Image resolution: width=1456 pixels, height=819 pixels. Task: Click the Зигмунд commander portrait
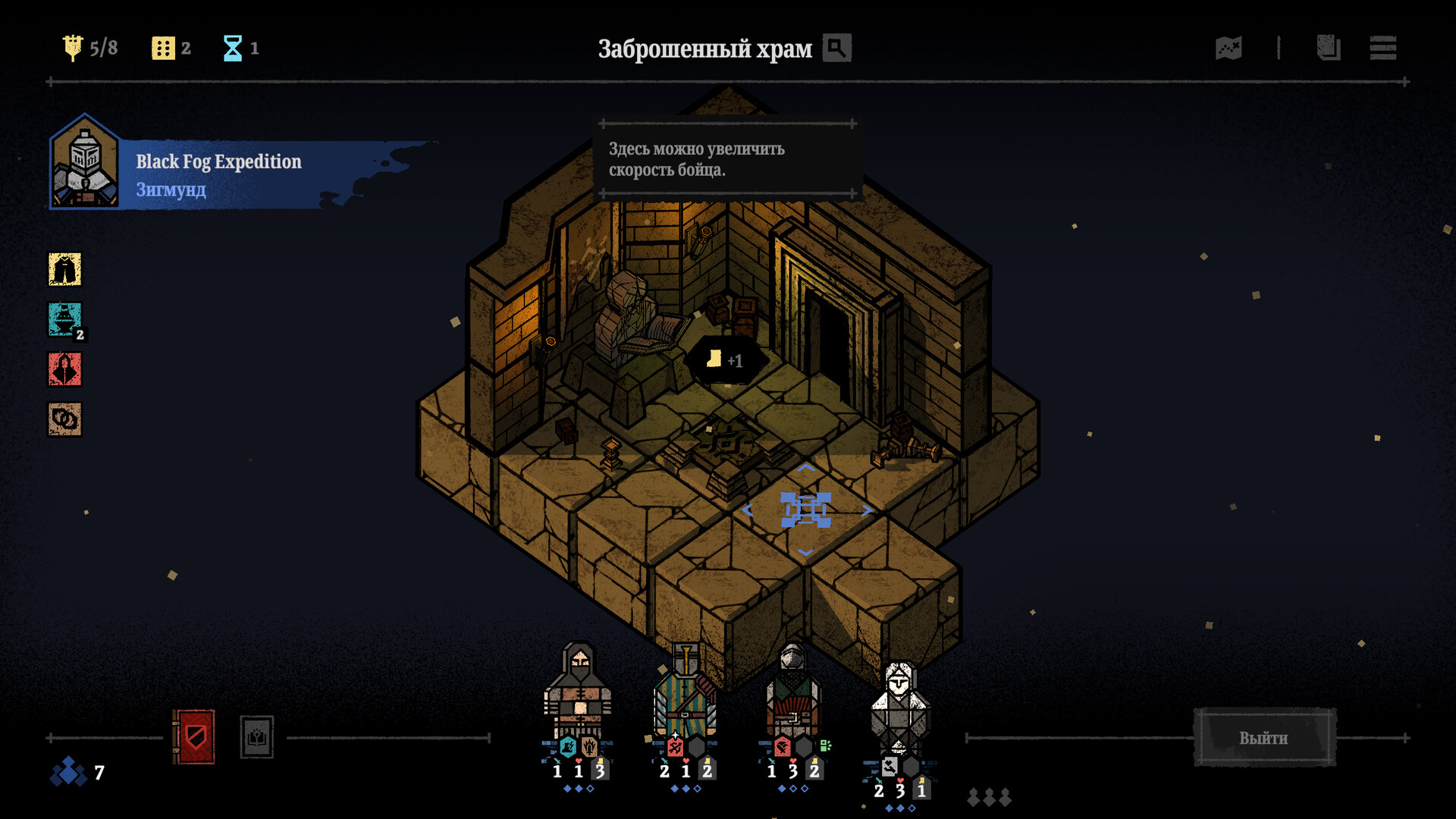point(85,163)
